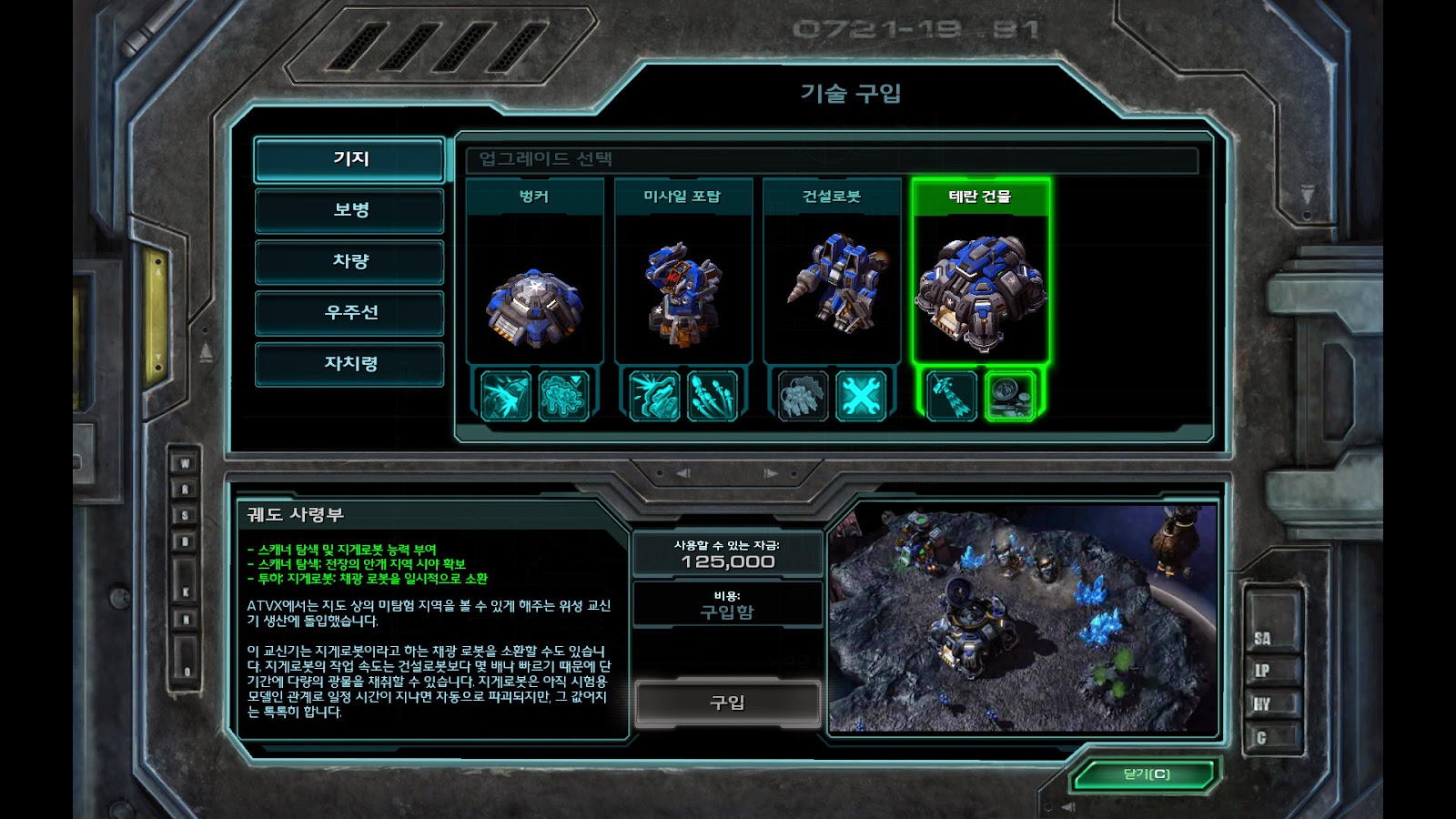
Task: Select the first bunker upgrade icon
Action: 505,396
